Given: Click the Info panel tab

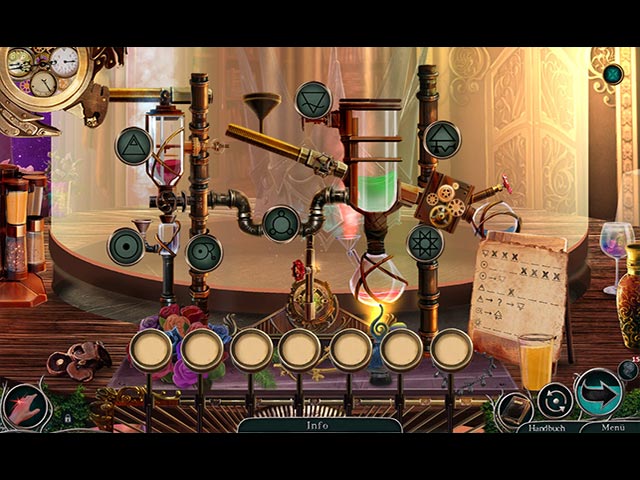Looking at the screenshot, I should click(318, 425).
